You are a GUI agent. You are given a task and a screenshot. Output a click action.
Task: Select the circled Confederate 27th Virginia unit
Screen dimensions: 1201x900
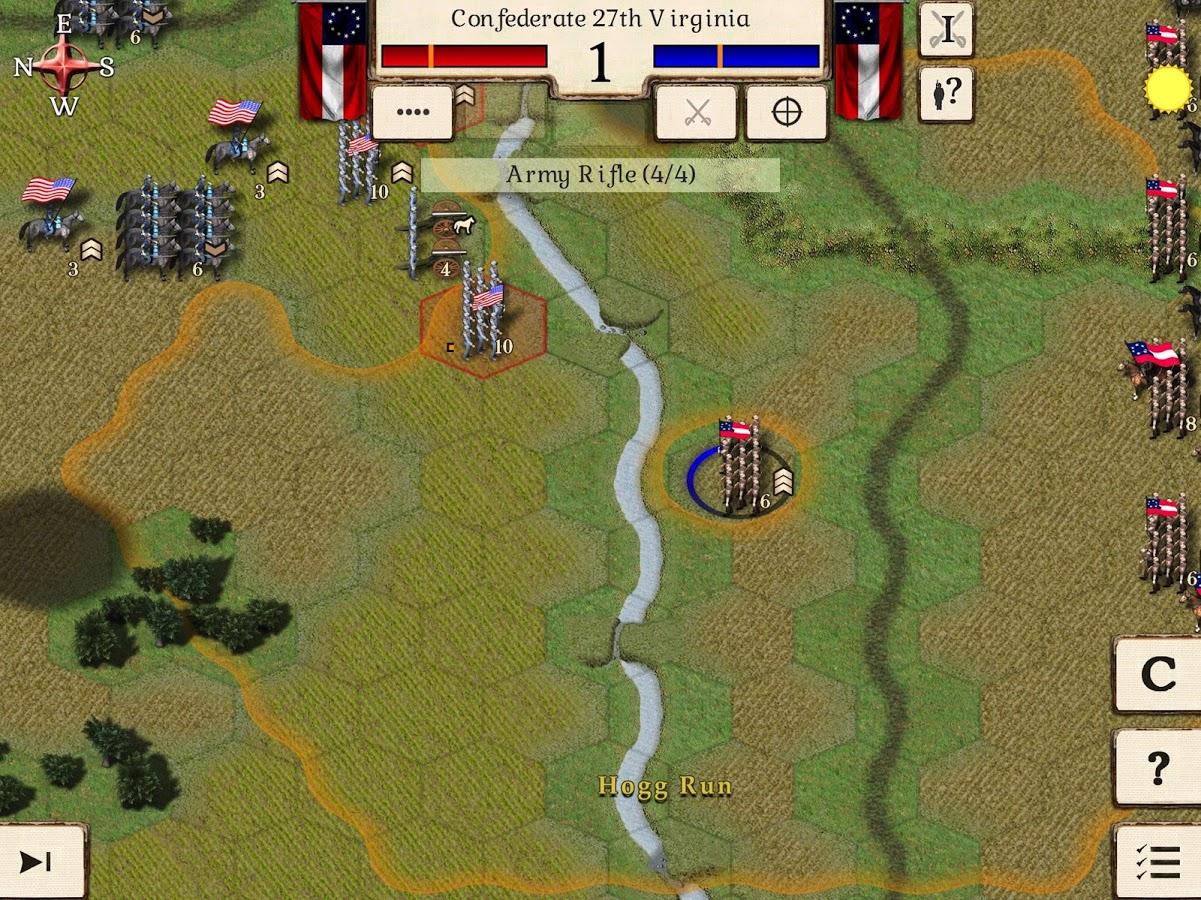[x=738, y=470]
